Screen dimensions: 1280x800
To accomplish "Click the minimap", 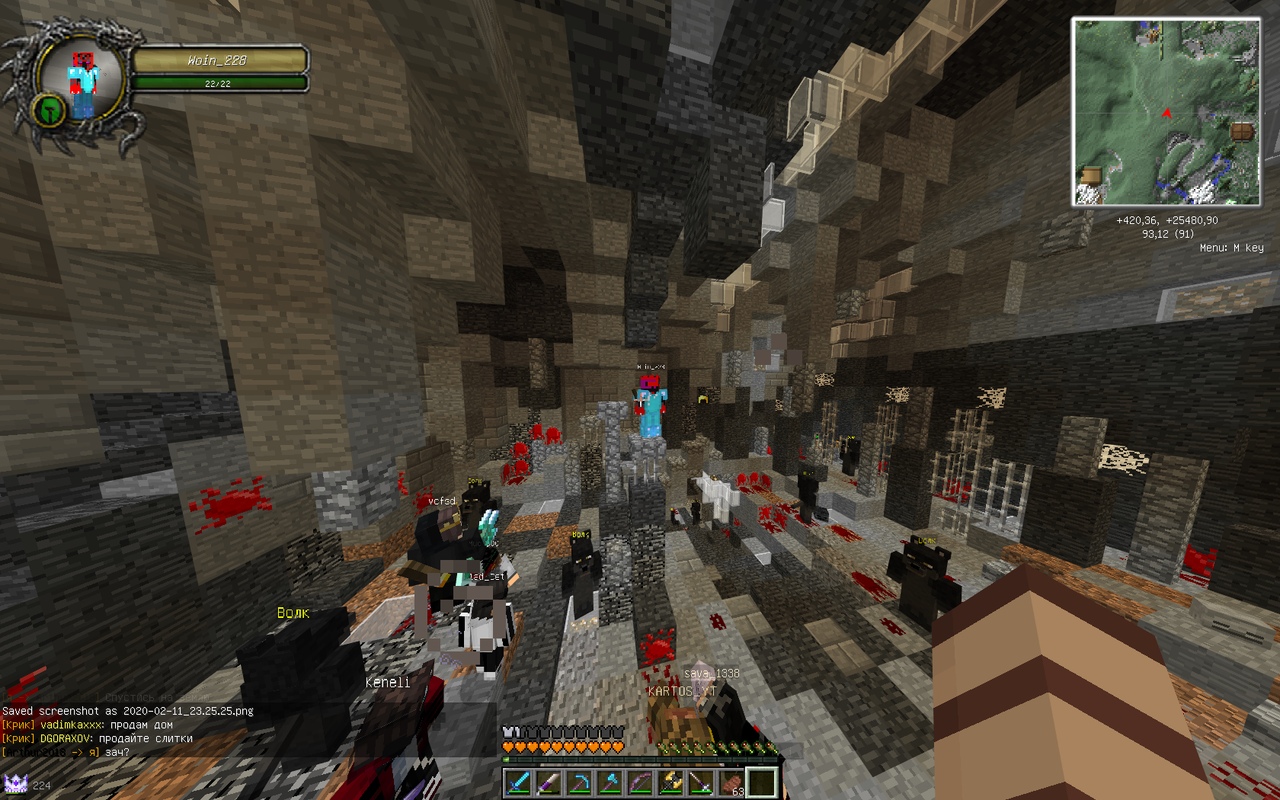I will point(1165,112).
